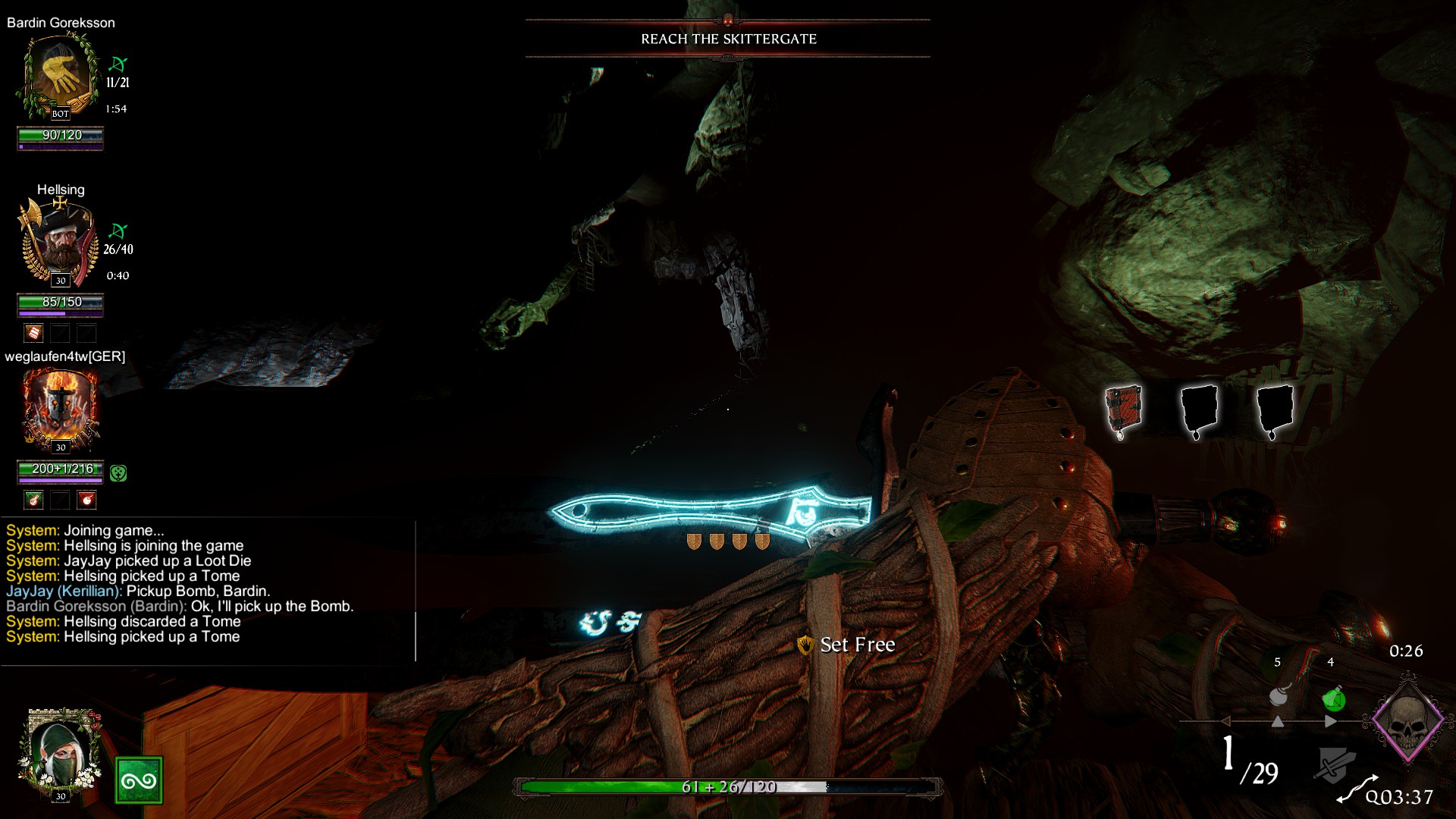Select the bomb item slot
Screen dimensions: 1456x819
1279,695
